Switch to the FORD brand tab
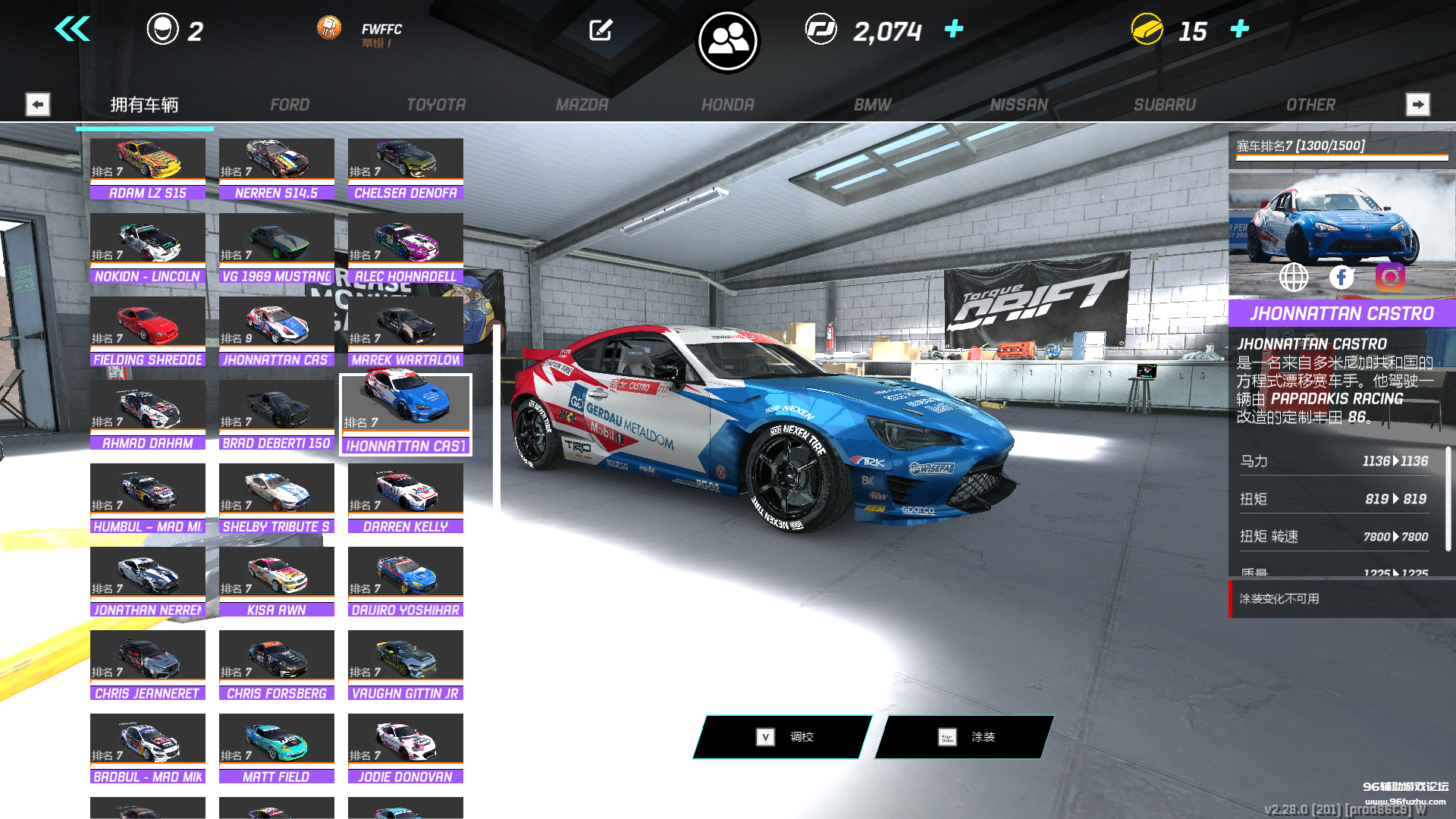 click(x=290, y=105)
